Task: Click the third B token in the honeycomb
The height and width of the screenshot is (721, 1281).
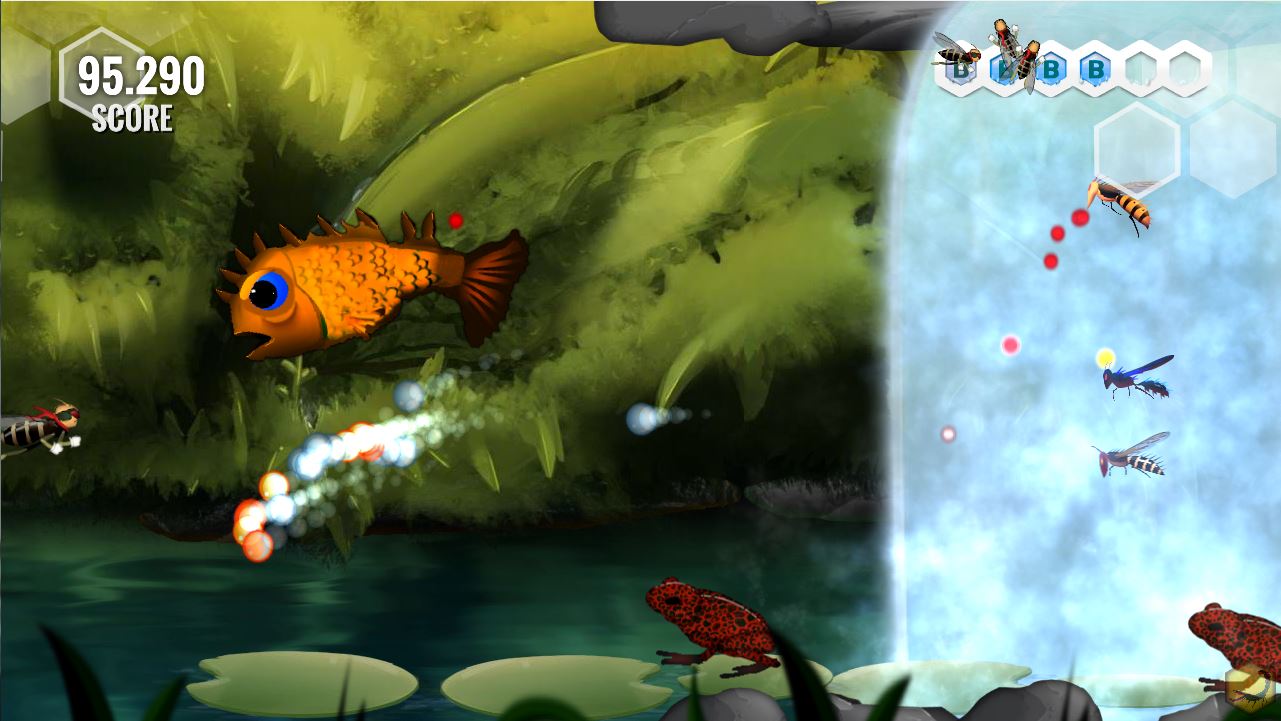Action: point(1052,70)
